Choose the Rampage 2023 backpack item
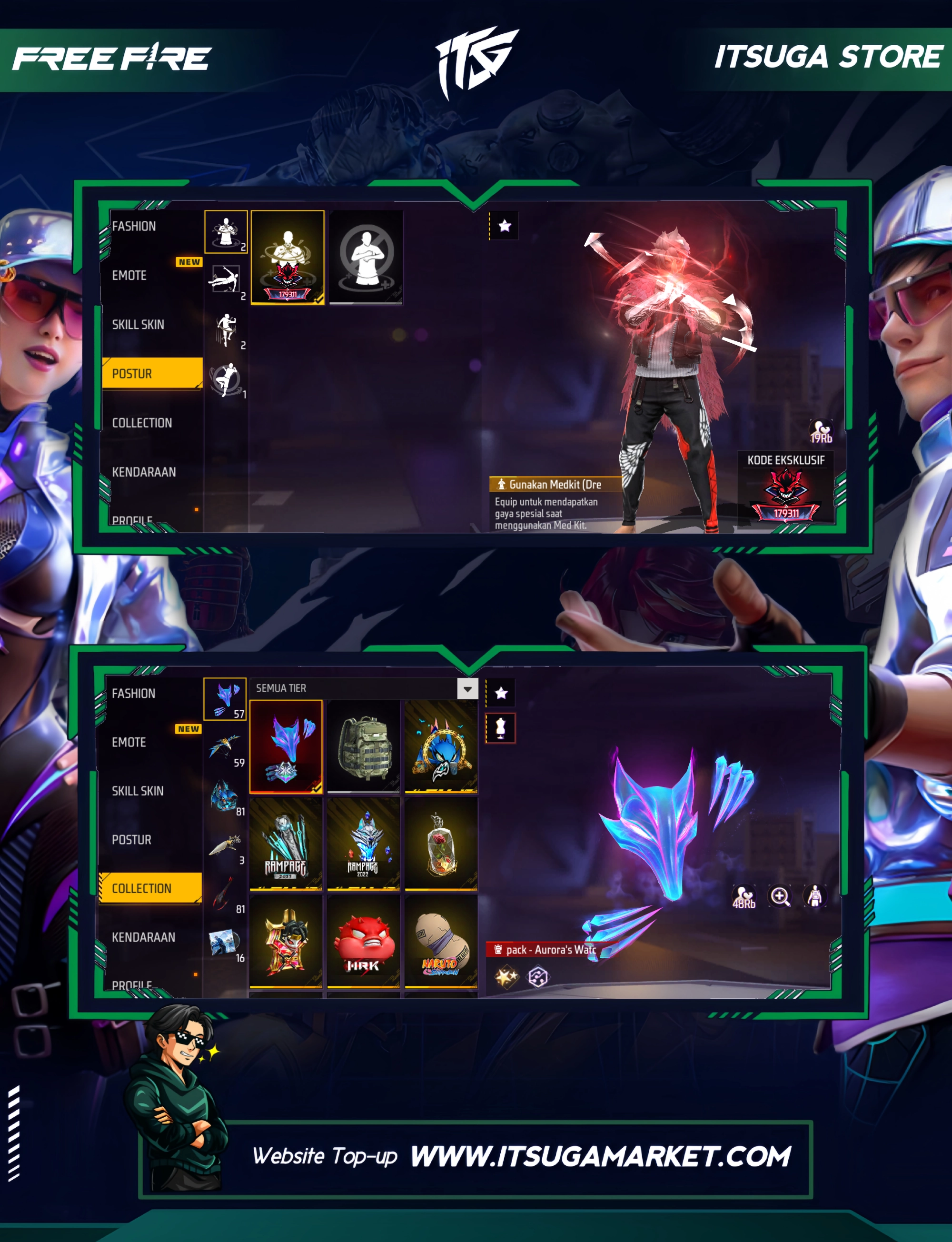 coord(286,844)
